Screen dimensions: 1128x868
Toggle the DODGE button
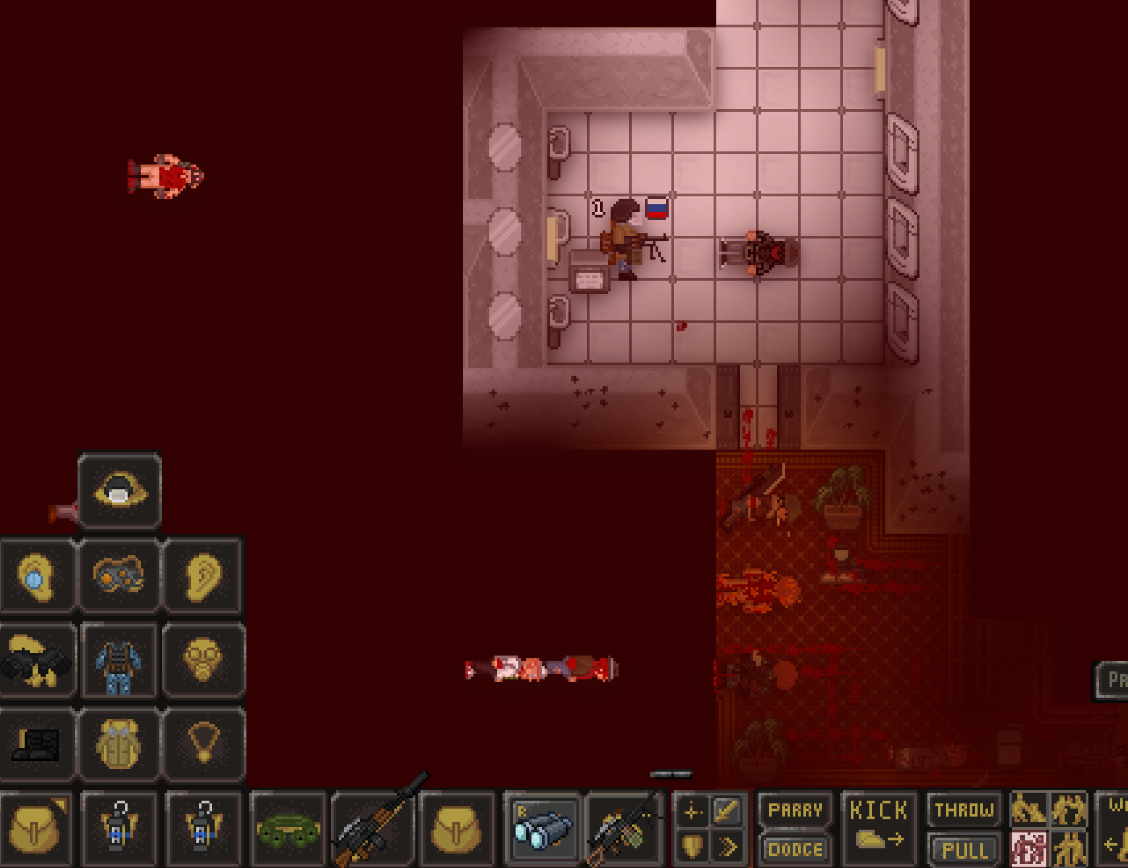click(x=795, y=849)
